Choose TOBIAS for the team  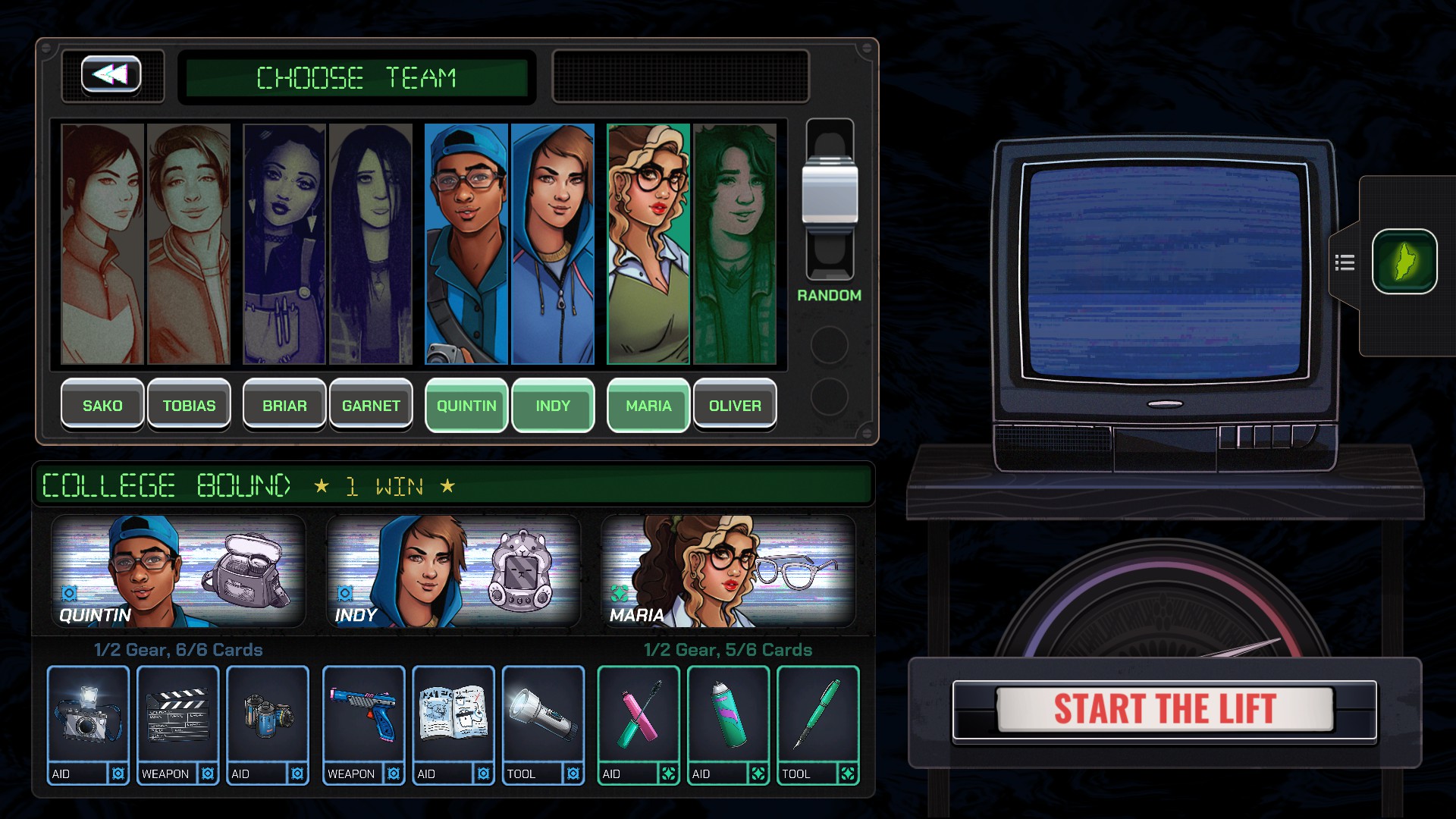[189, 406]
